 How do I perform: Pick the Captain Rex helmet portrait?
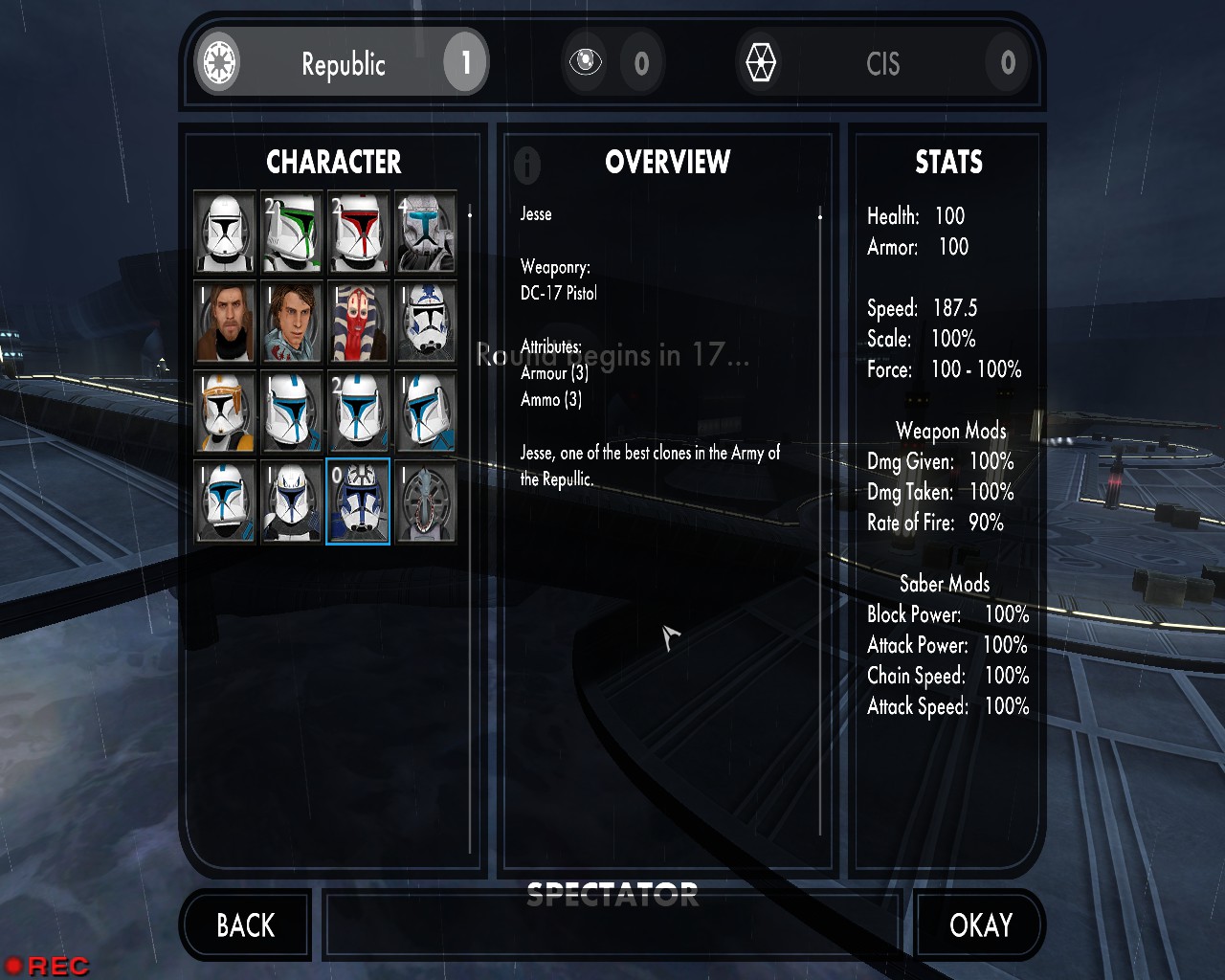point(292,502)
